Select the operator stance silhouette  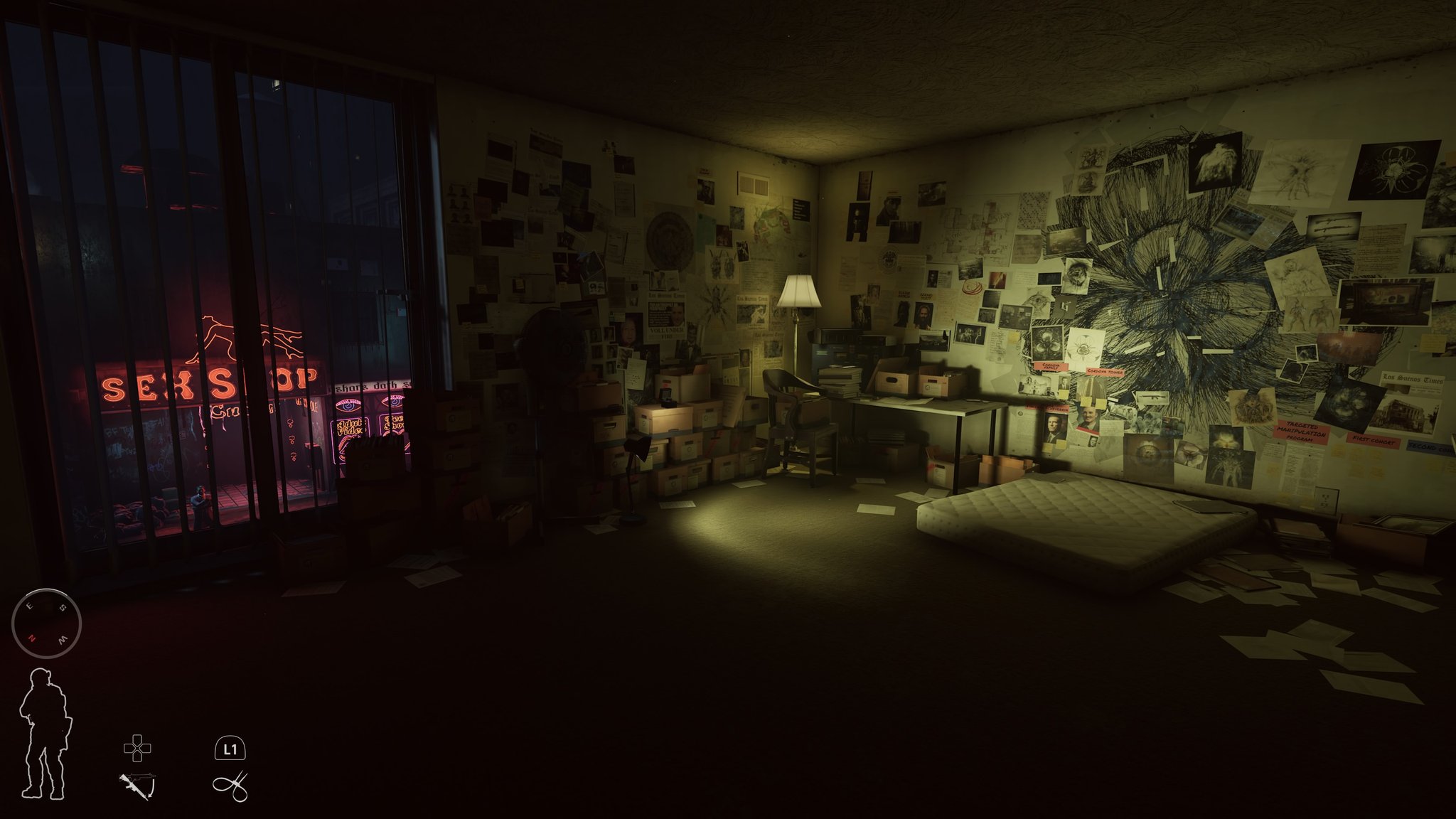45,734
